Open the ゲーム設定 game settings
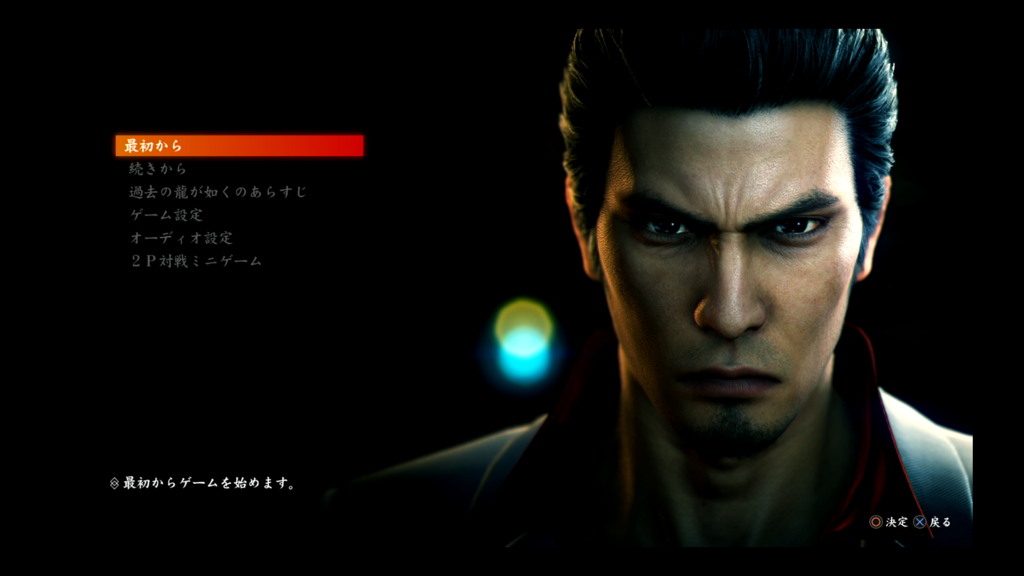The width and height of the screenshot is (1024, 576). [x=166, y=215]
